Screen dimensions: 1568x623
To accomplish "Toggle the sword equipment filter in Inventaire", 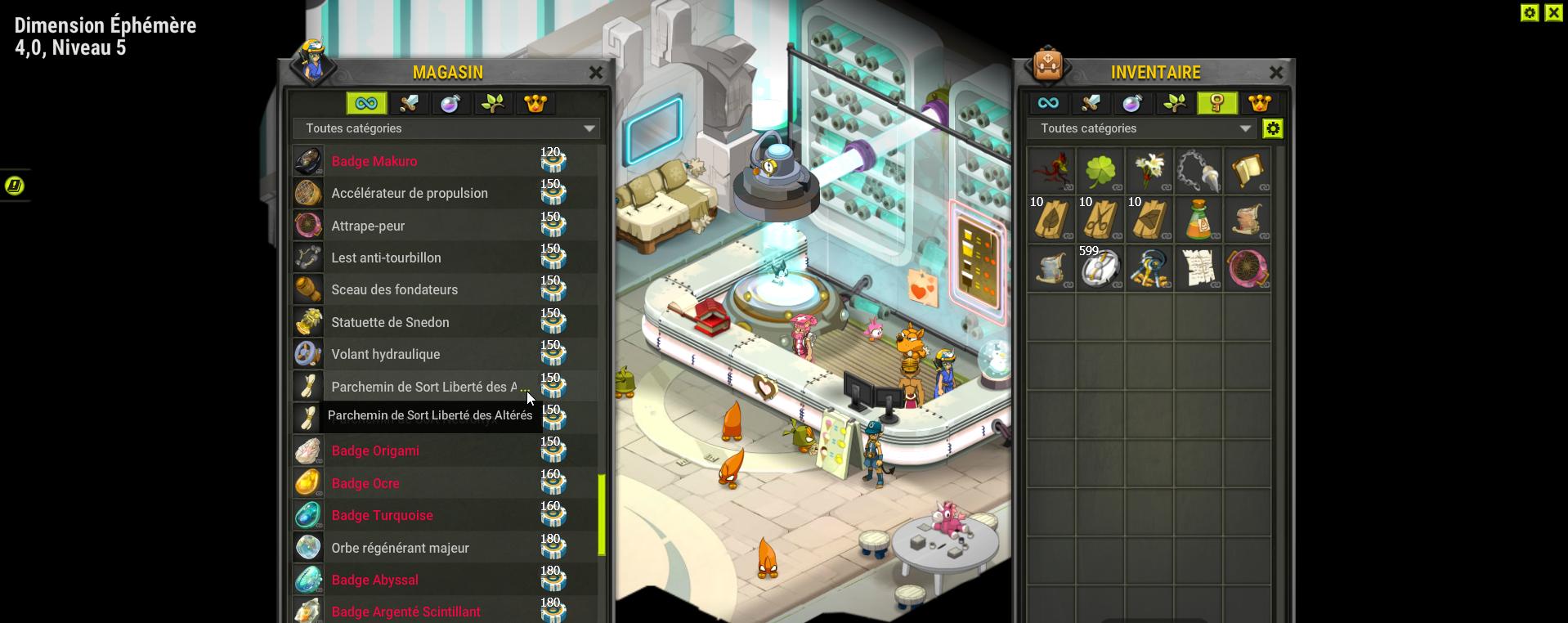I will [1091, 103].
